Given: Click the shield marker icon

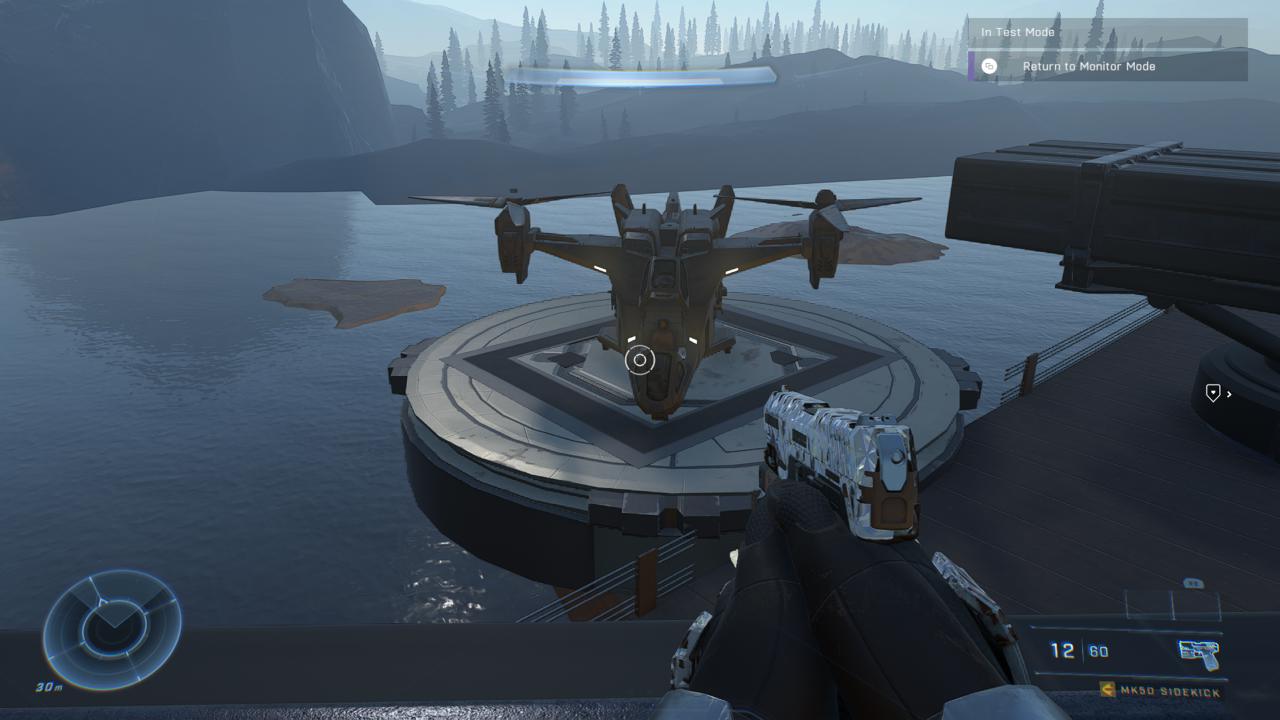Looking at the screenshot, I should pos(1213,394).
